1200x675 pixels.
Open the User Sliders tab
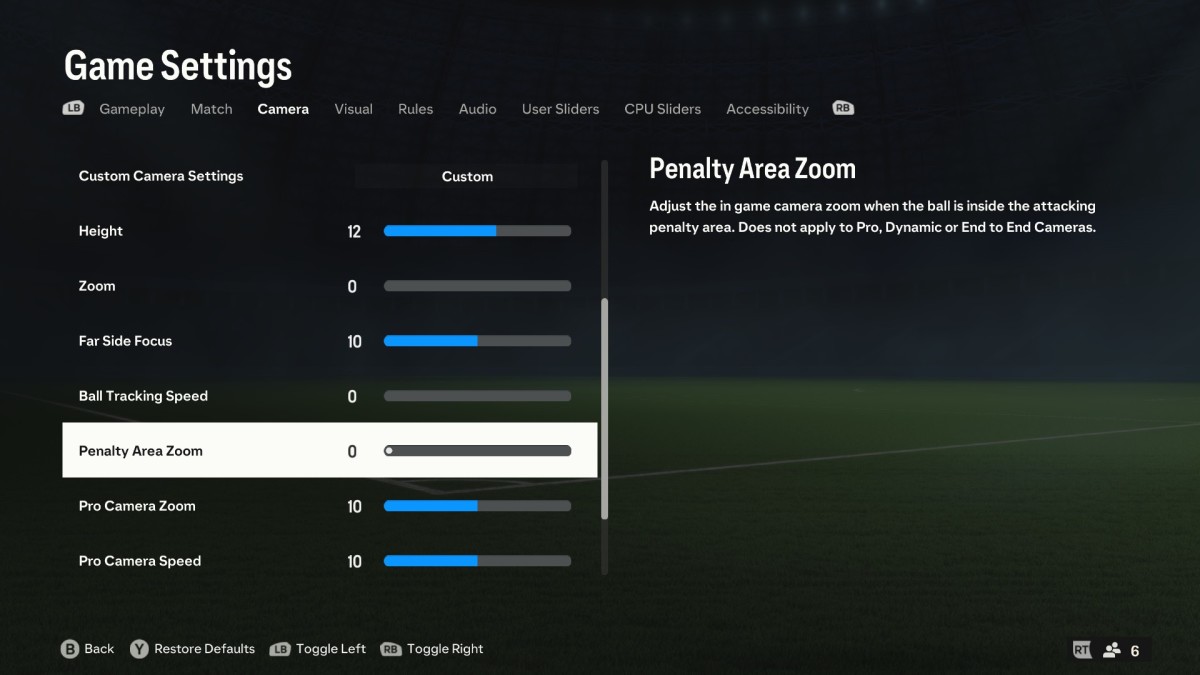[560, 109]
